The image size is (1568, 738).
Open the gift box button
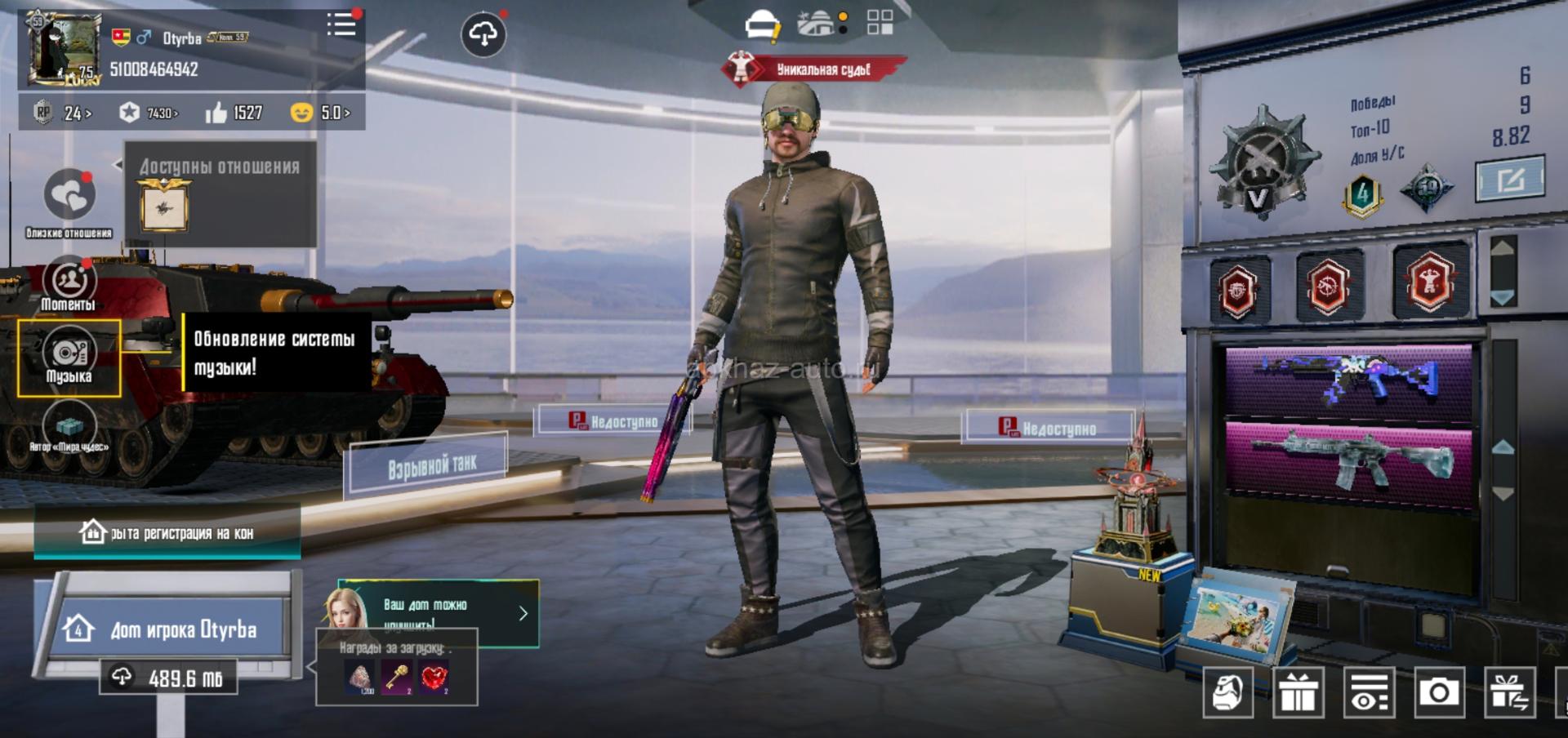tap(1298, 693)
